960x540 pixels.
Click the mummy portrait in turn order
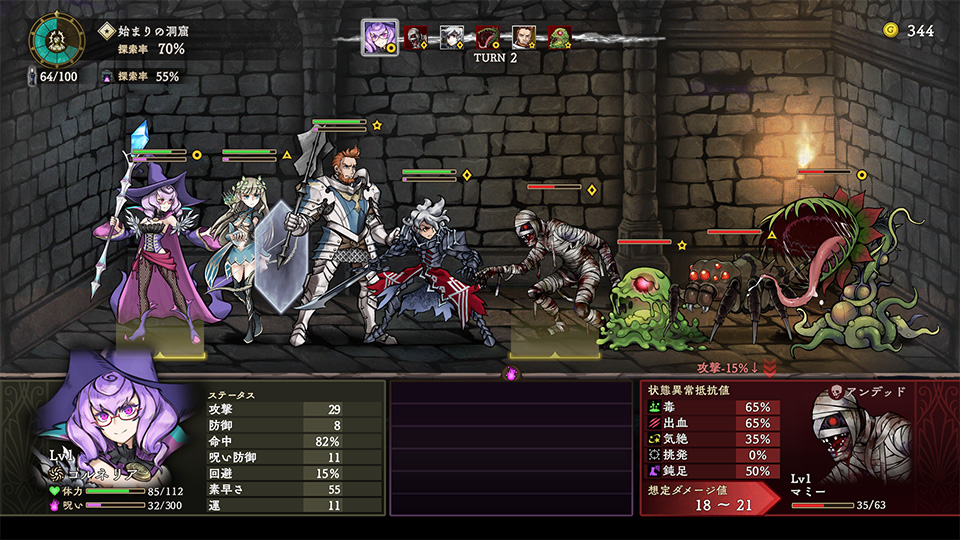(x=416, y=38)
